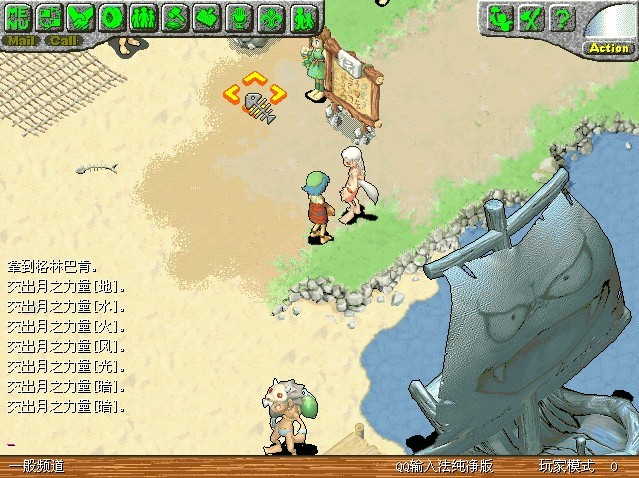639x478 pixels.
Task: Click the player mode label in bottom bar
Action: coord(565,467)
